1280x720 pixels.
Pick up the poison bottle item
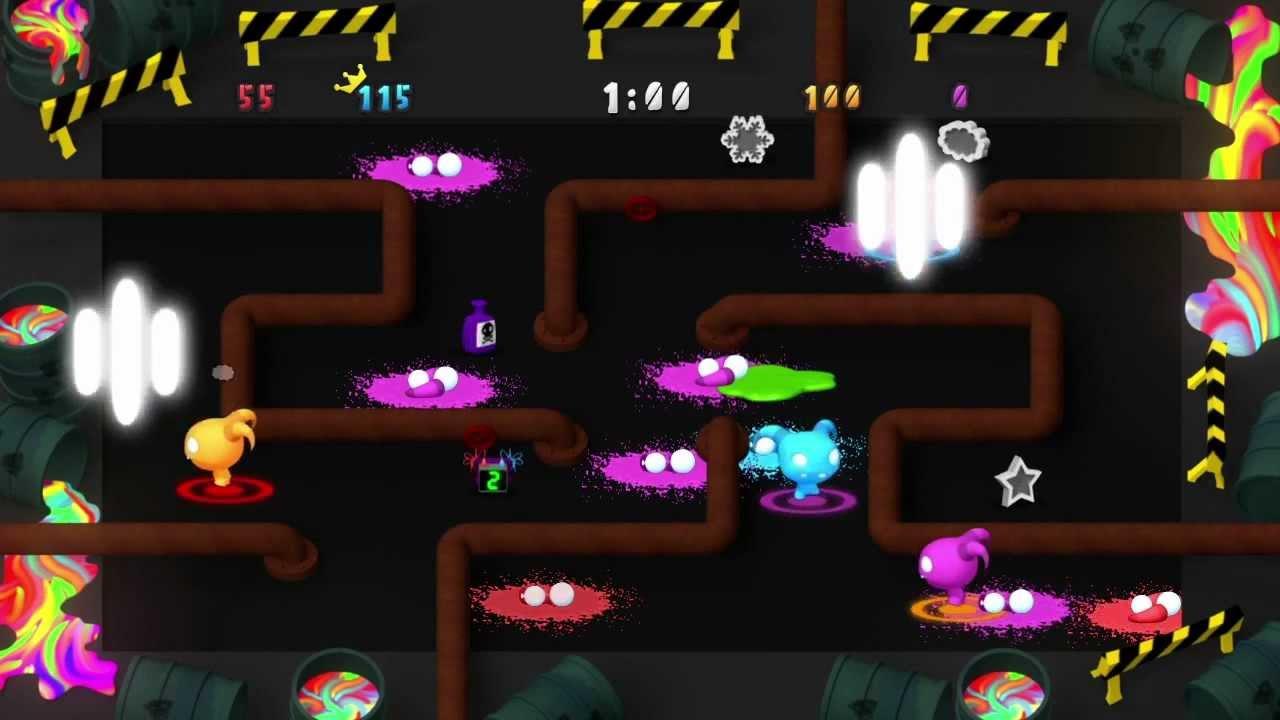[477, 331]
